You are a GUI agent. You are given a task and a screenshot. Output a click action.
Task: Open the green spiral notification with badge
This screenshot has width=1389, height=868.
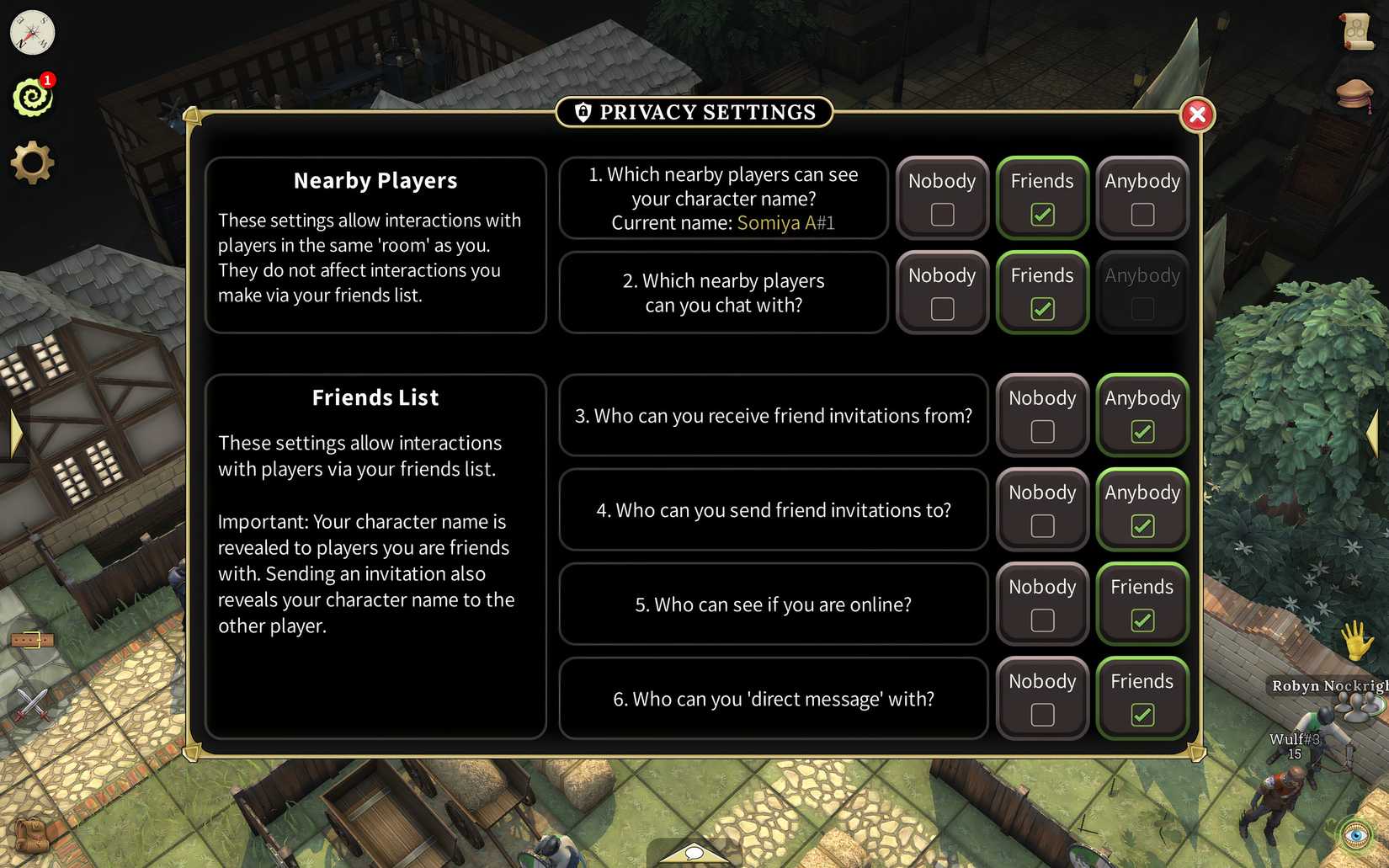pyautogui.click(x=32, y=97)
